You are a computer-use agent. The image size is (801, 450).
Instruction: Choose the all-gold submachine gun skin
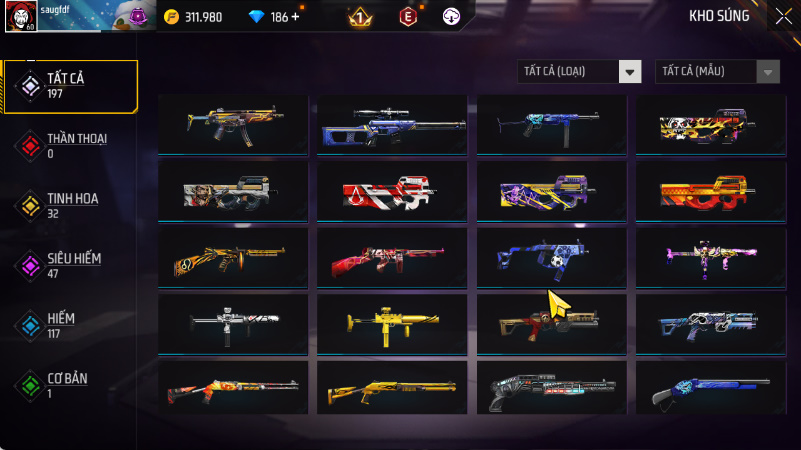(392, 322)
